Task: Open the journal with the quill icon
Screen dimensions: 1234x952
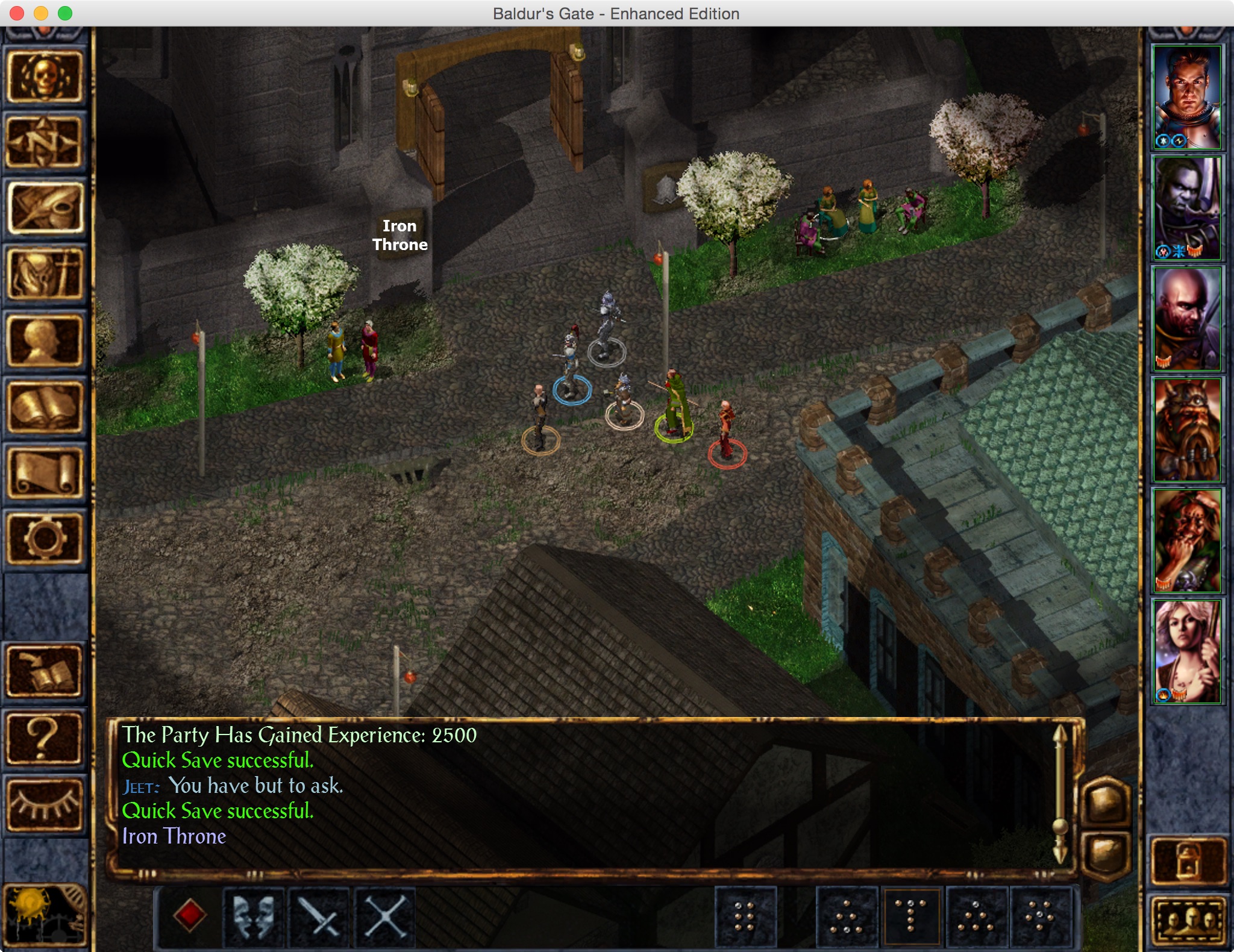Action: pyautogui.click(x=45, y=208)
